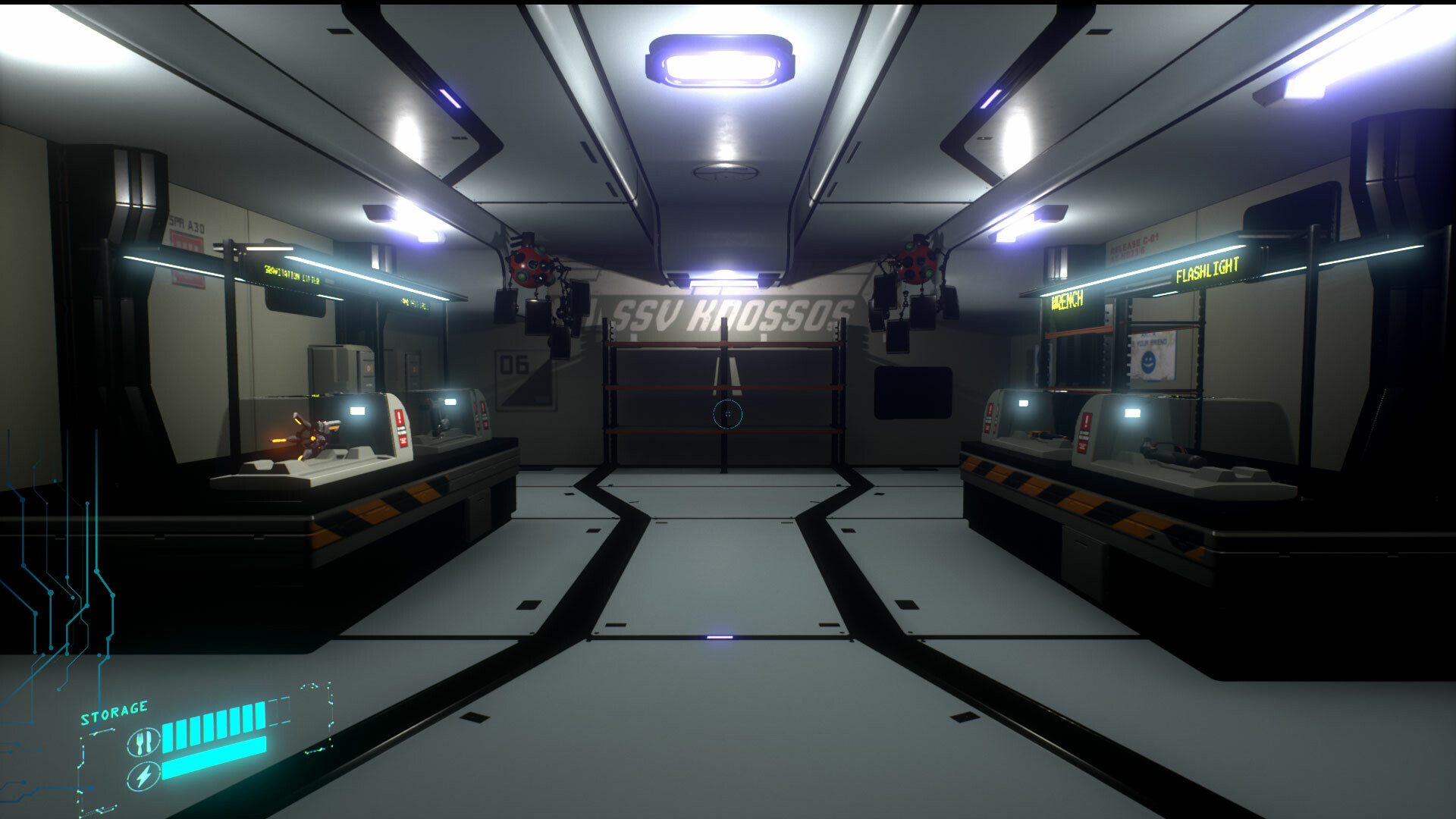Click the SSV KNOSSOS wall signage
This screenshot has width=1456, height=819.
point(720,311)
